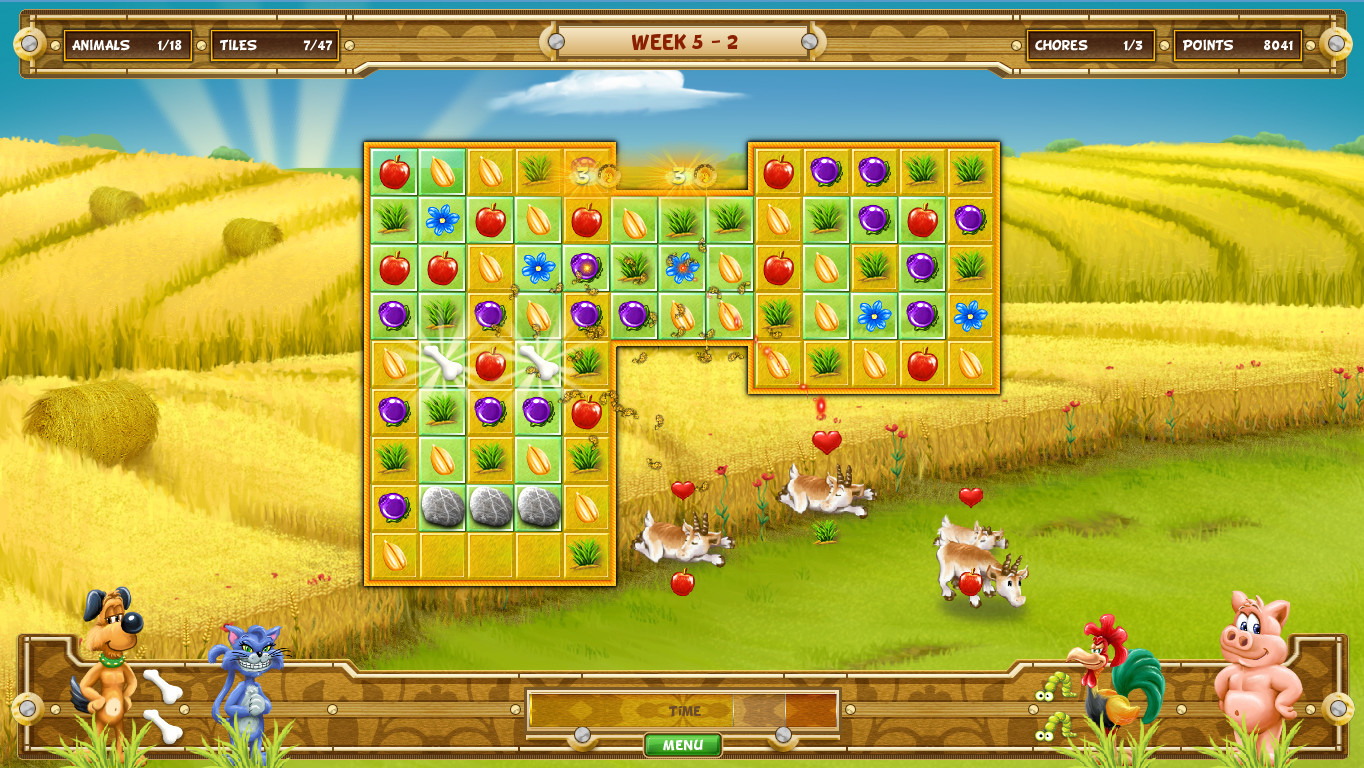Viewport: 1364px width, 768px height.
Task: Click a purple plum tile on the board
Action: [391, 314]
